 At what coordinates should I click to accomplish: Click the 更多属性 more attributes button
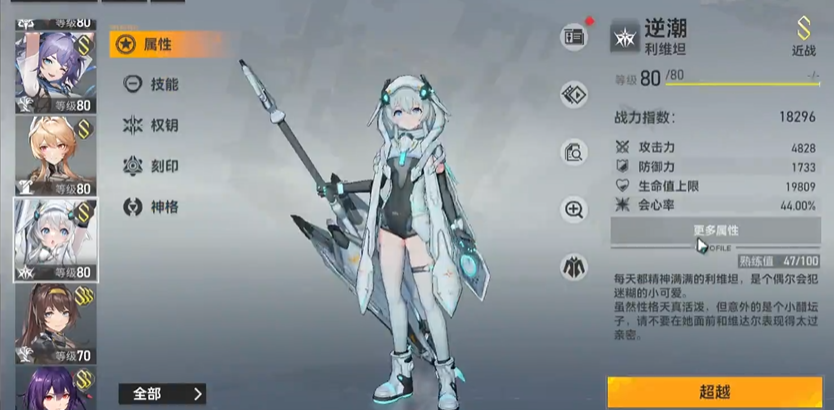(x=716, y=231)
